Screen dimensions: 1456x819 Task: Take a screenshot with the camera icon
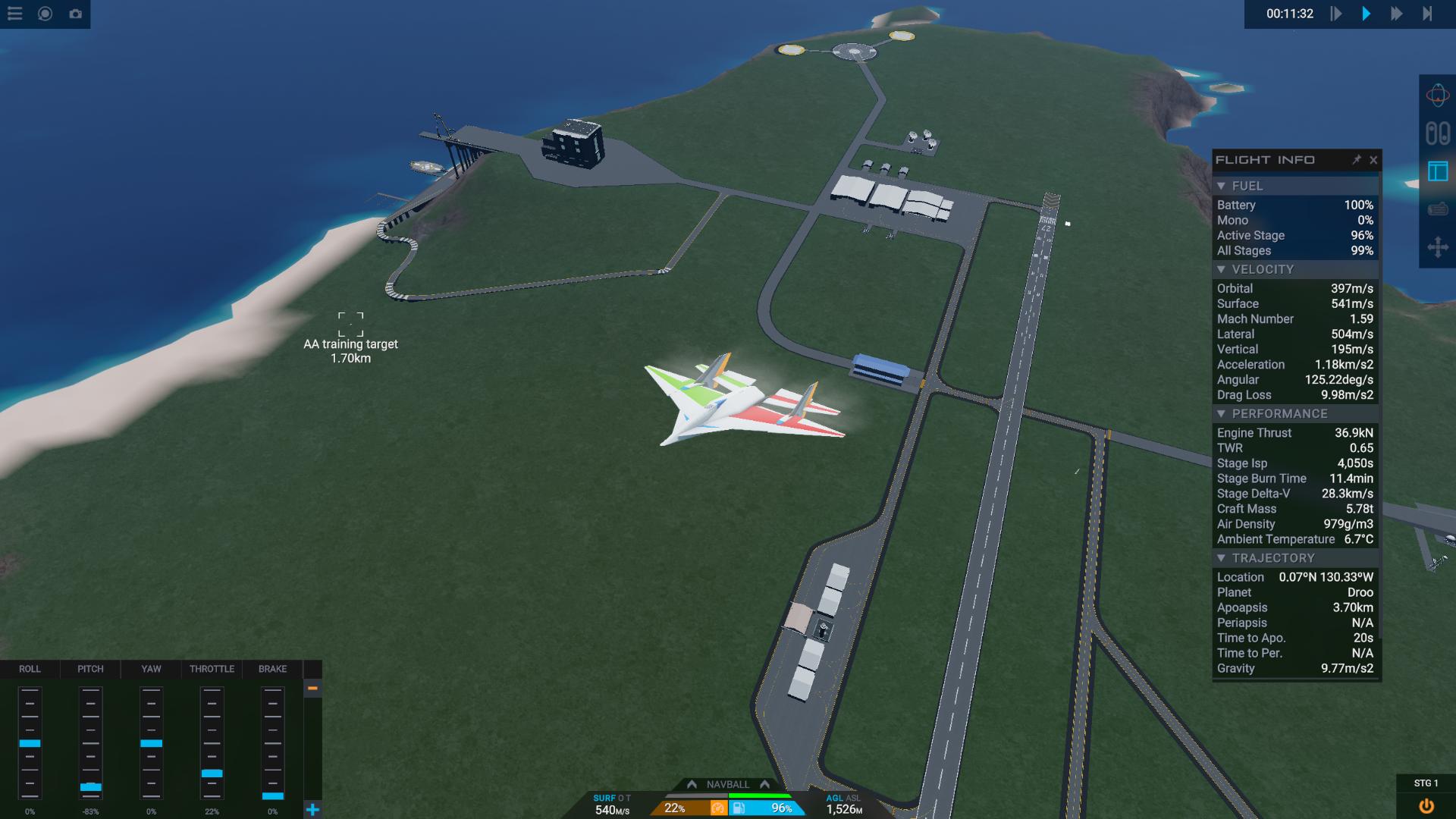(x=75, y=14)
